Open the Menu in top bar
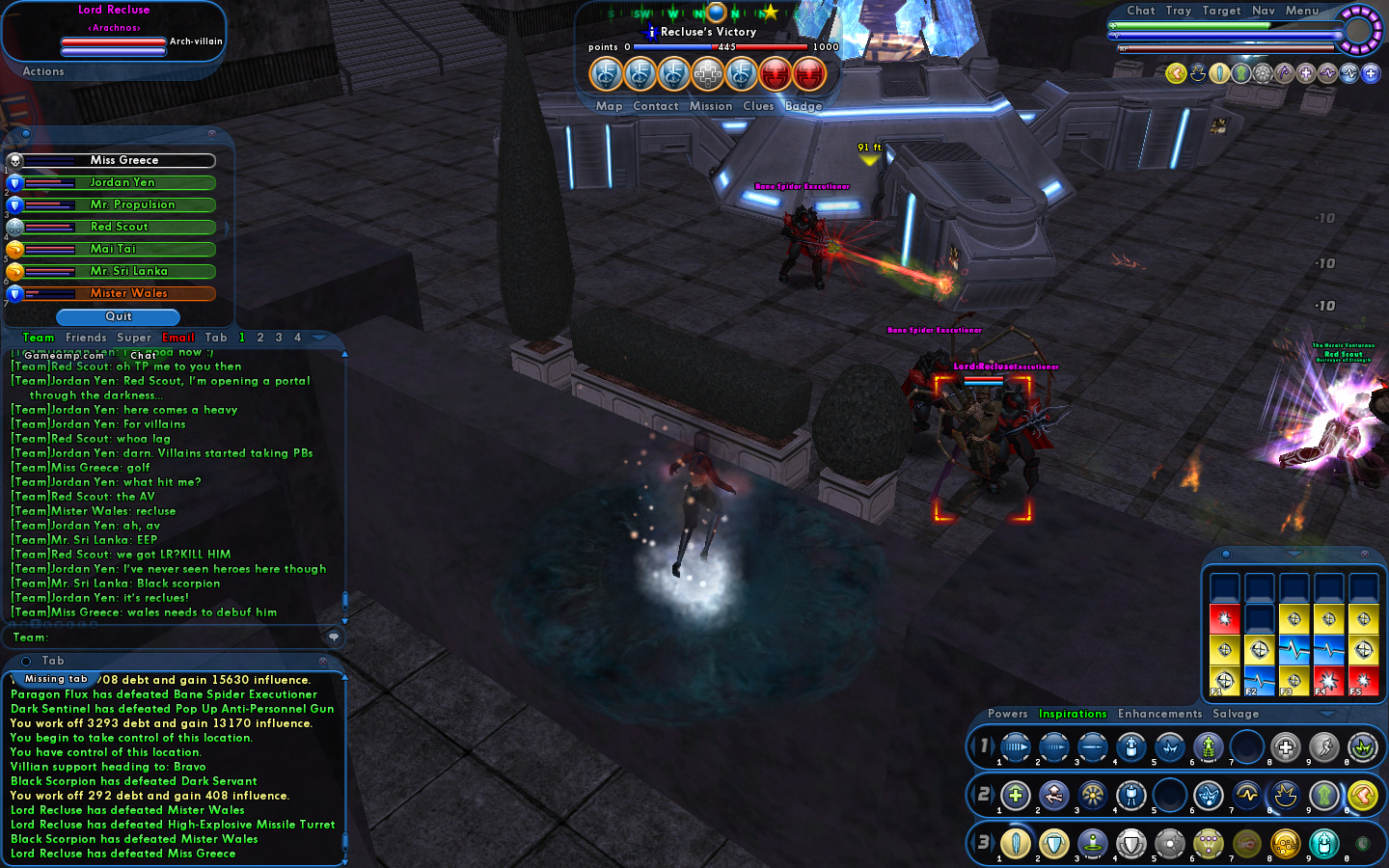 pyautogui.click(x=1301, y=11)
